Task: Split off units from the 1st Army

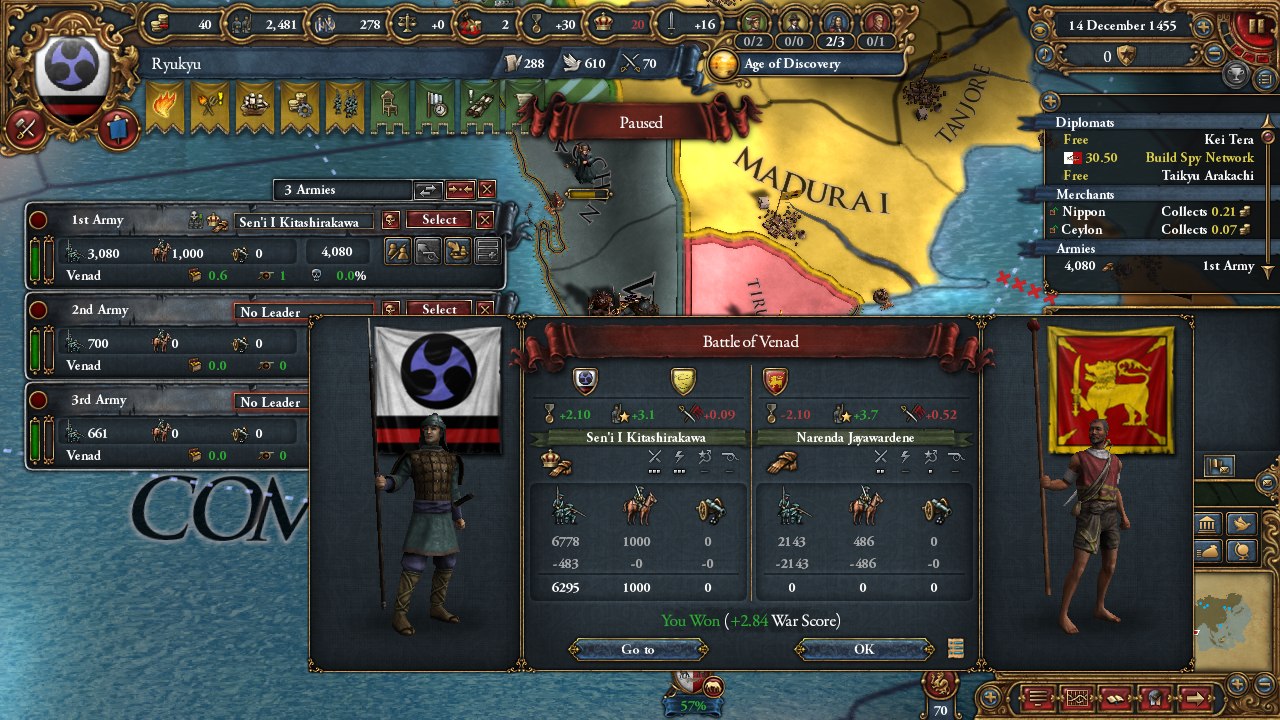Action: [x=398, y=251]
